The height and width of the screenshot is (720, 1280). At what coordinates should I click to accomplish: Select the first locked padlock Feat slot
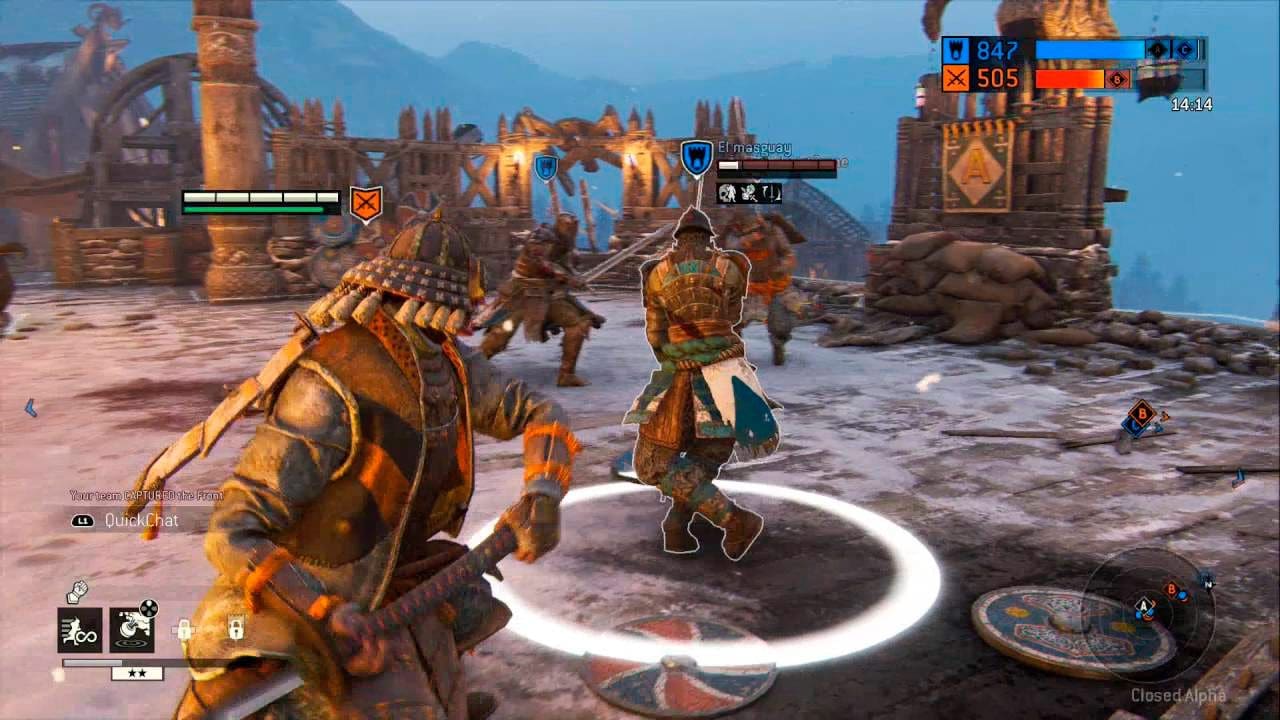click(184, 629)
